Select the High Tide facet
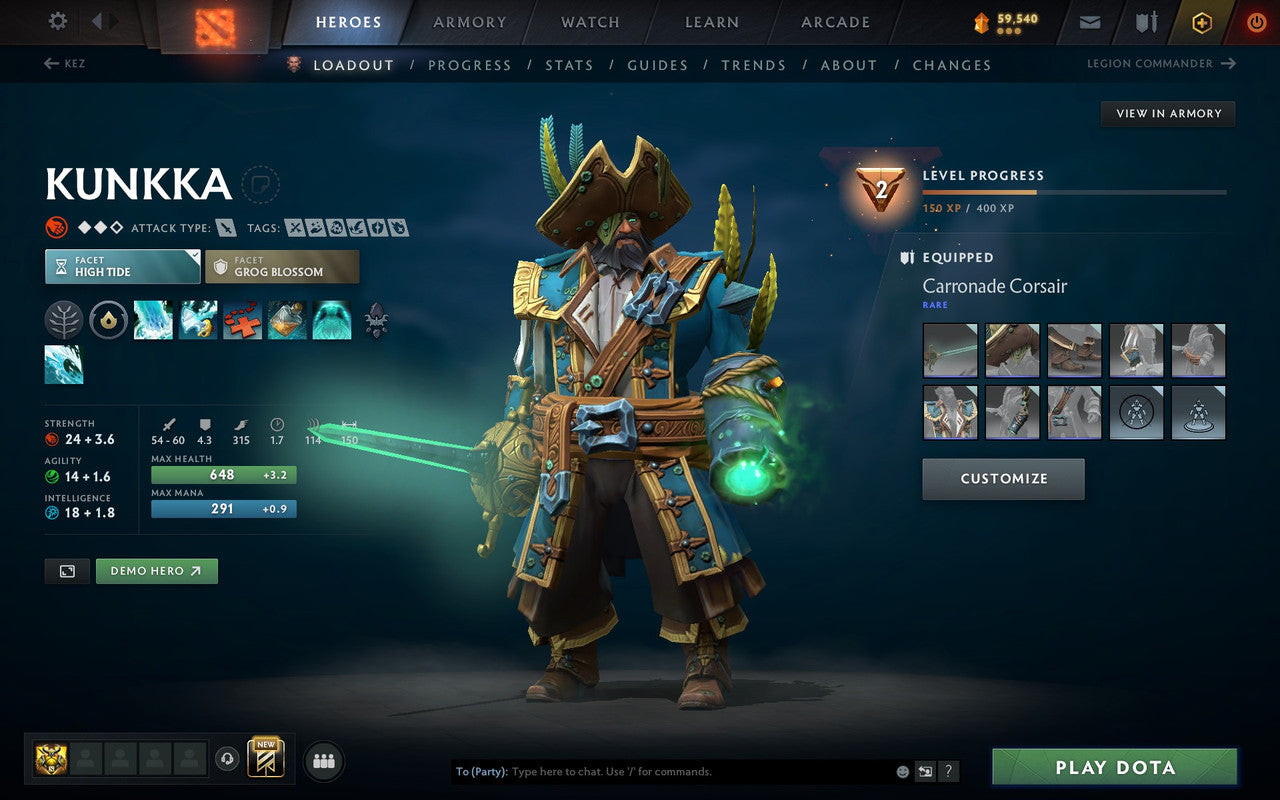The height and width of the screenshot is (800, 1280). pyautogui.click(x=122, y=266)
